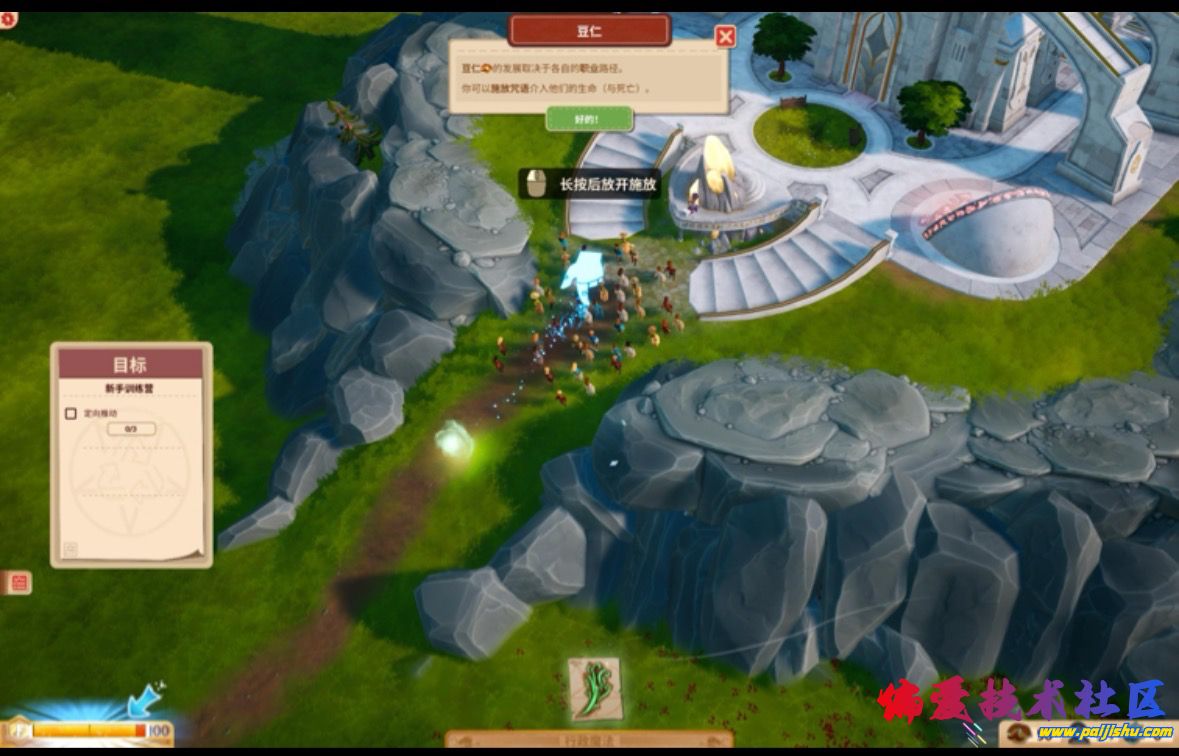1179x756 pixels.
Task: Close the 豆仁 tutorial dialog
Action: (725, 38)
